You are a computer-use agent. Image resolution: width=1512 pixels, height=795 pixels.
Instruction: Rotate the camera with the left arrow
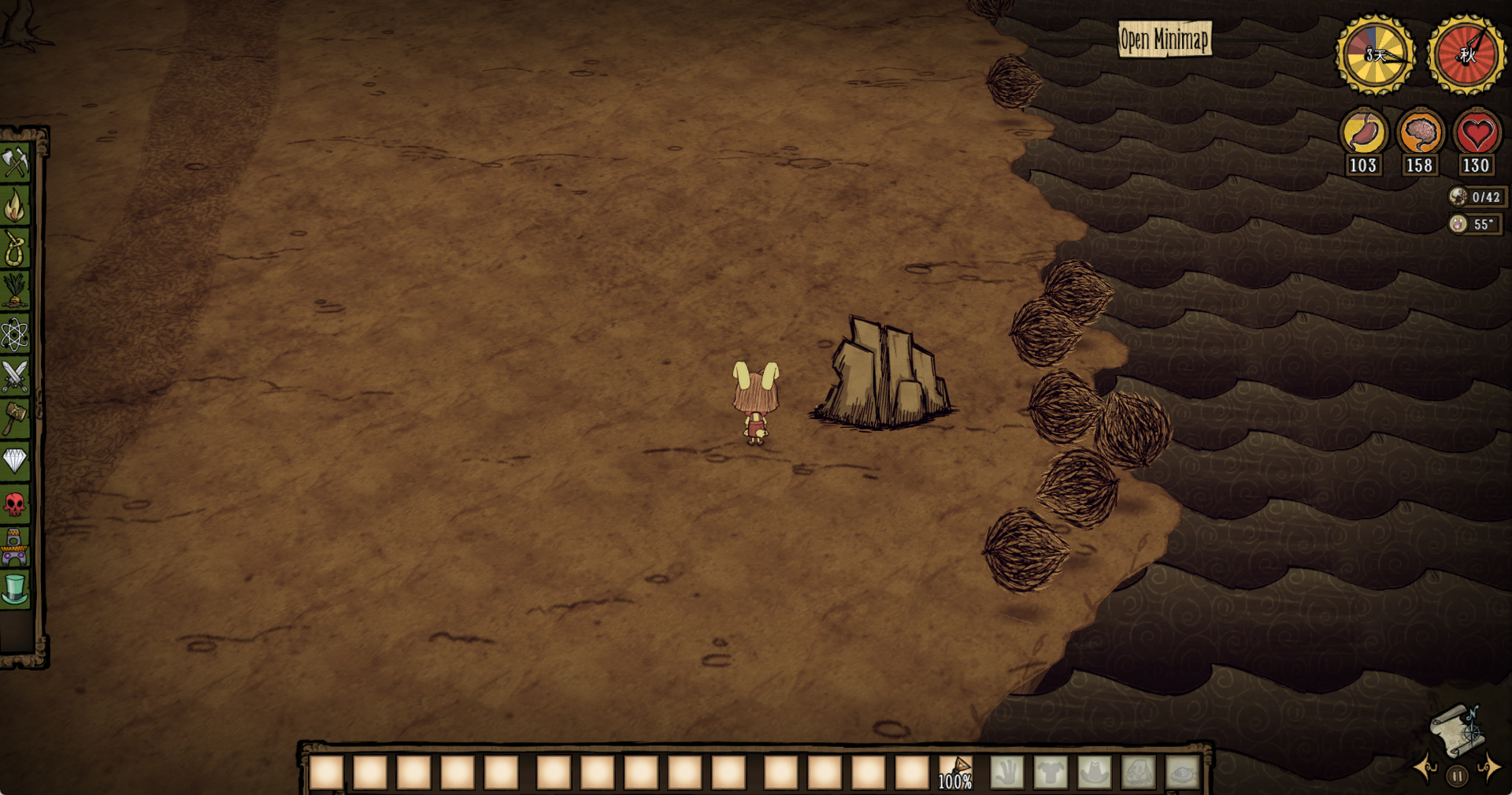coord(1425,767)
